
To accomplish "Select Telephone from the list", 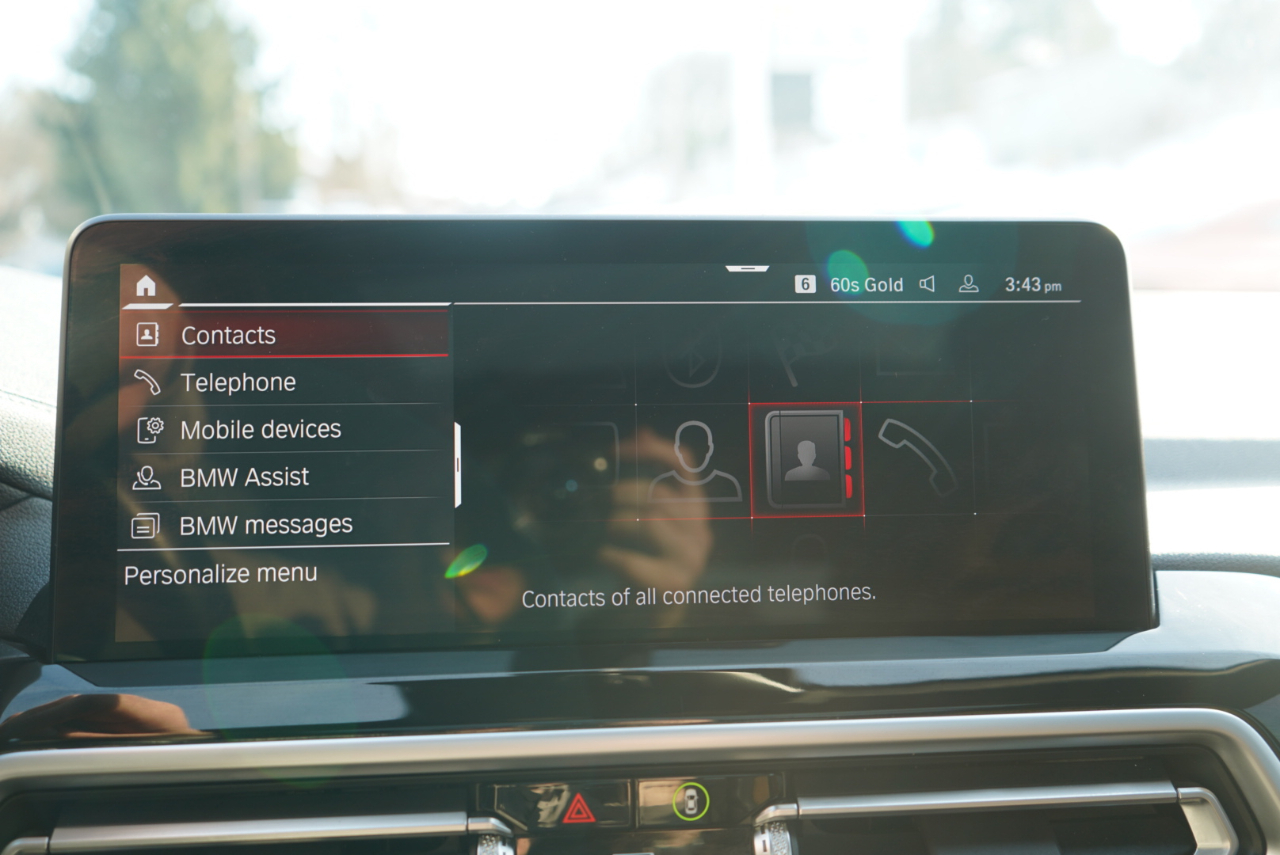I will (238, 383).
